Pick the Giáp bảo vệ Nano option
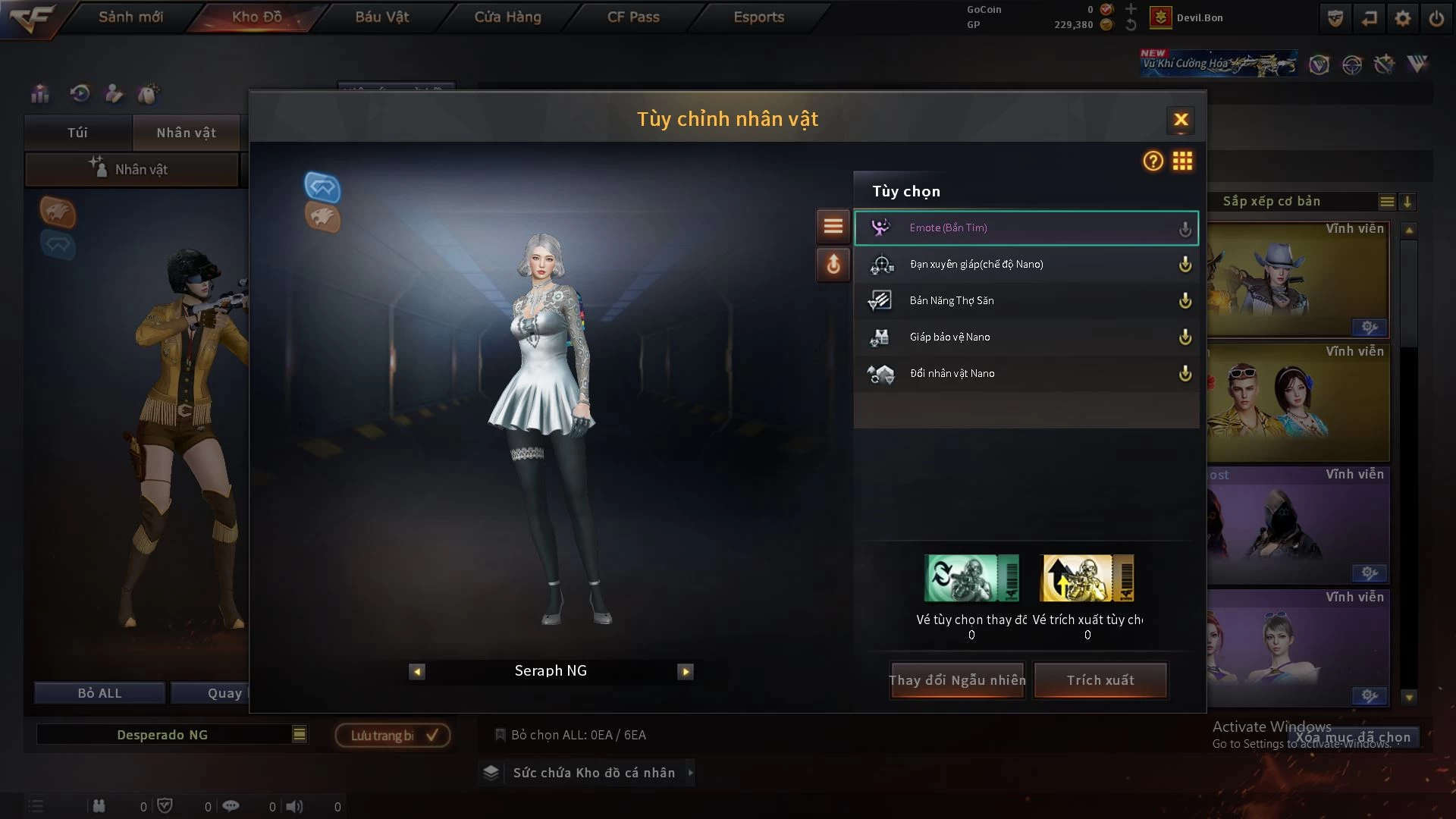Image resolution: width=1456 pixels, height=819 pixels. (x=1025, y=337)
